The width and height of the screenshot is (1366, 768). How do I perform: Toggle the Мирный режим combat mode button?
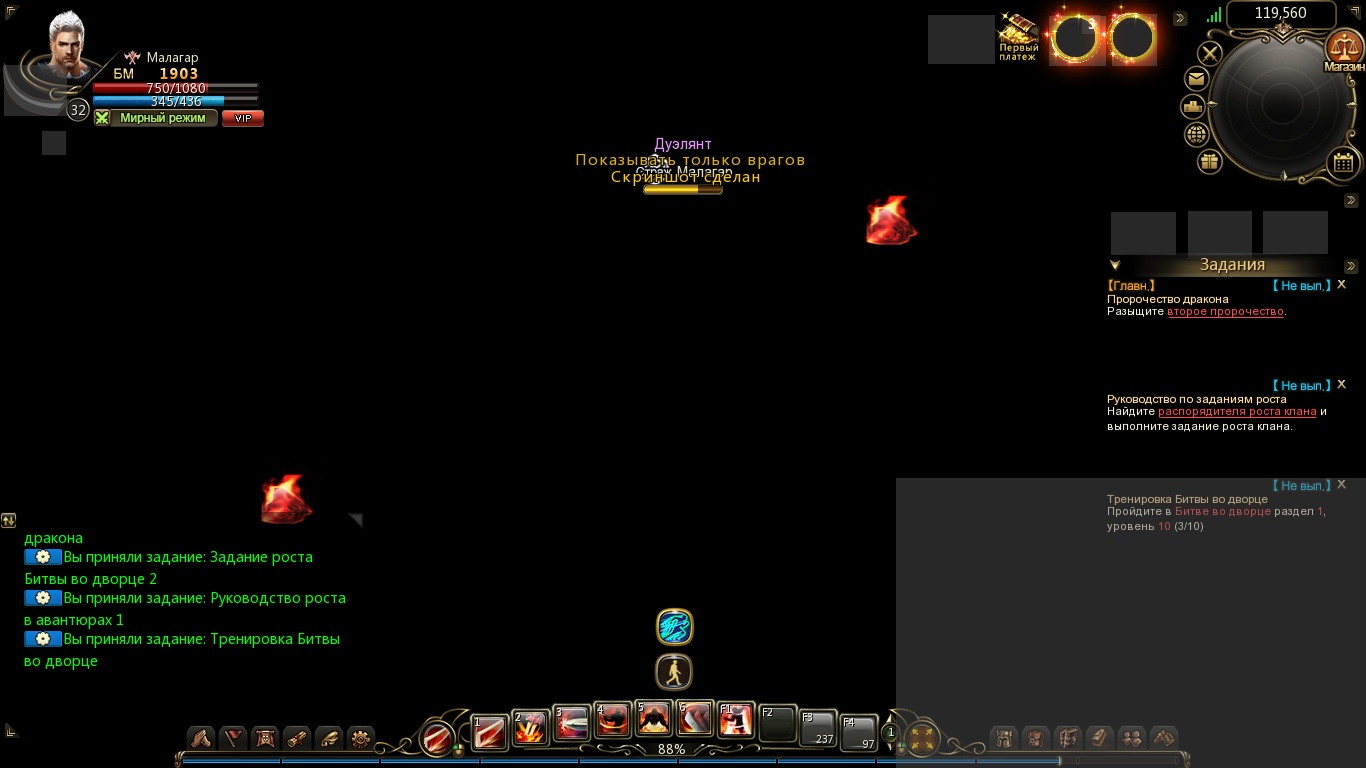coord(155,118)
